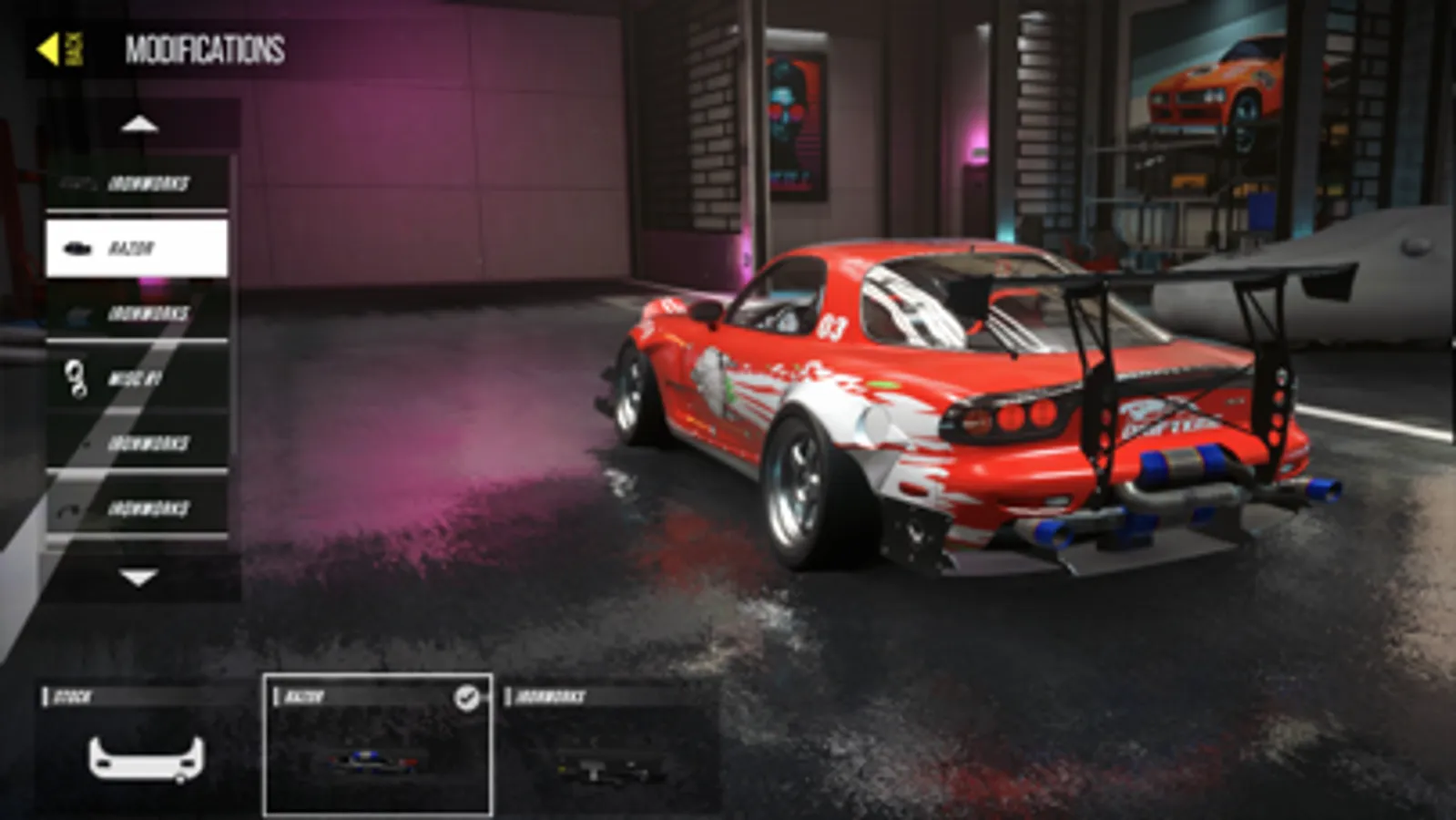Open the Modifications header menu

[x=202, y=50]
